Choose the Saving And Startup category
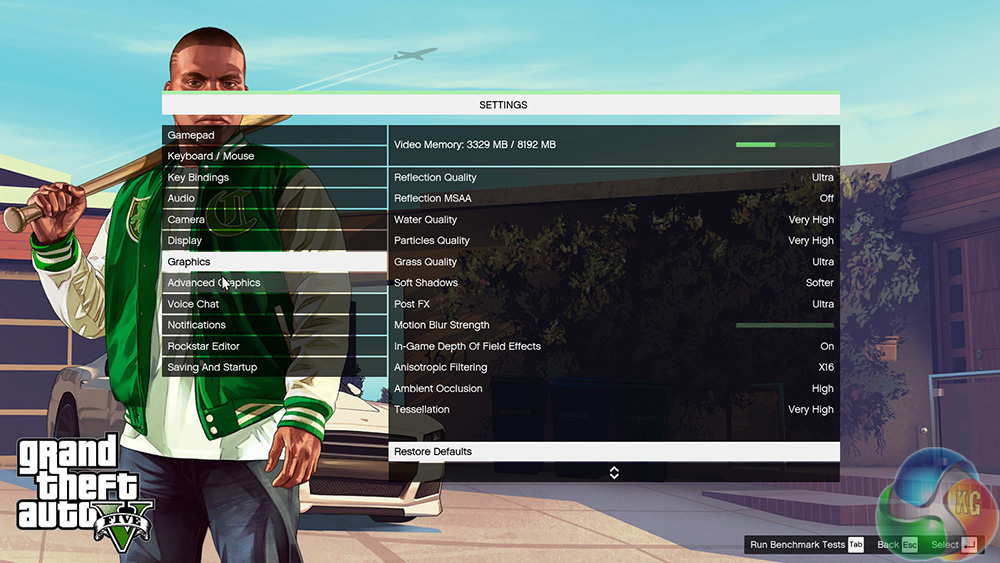The image size is (1000, 563). click(274, 367)
